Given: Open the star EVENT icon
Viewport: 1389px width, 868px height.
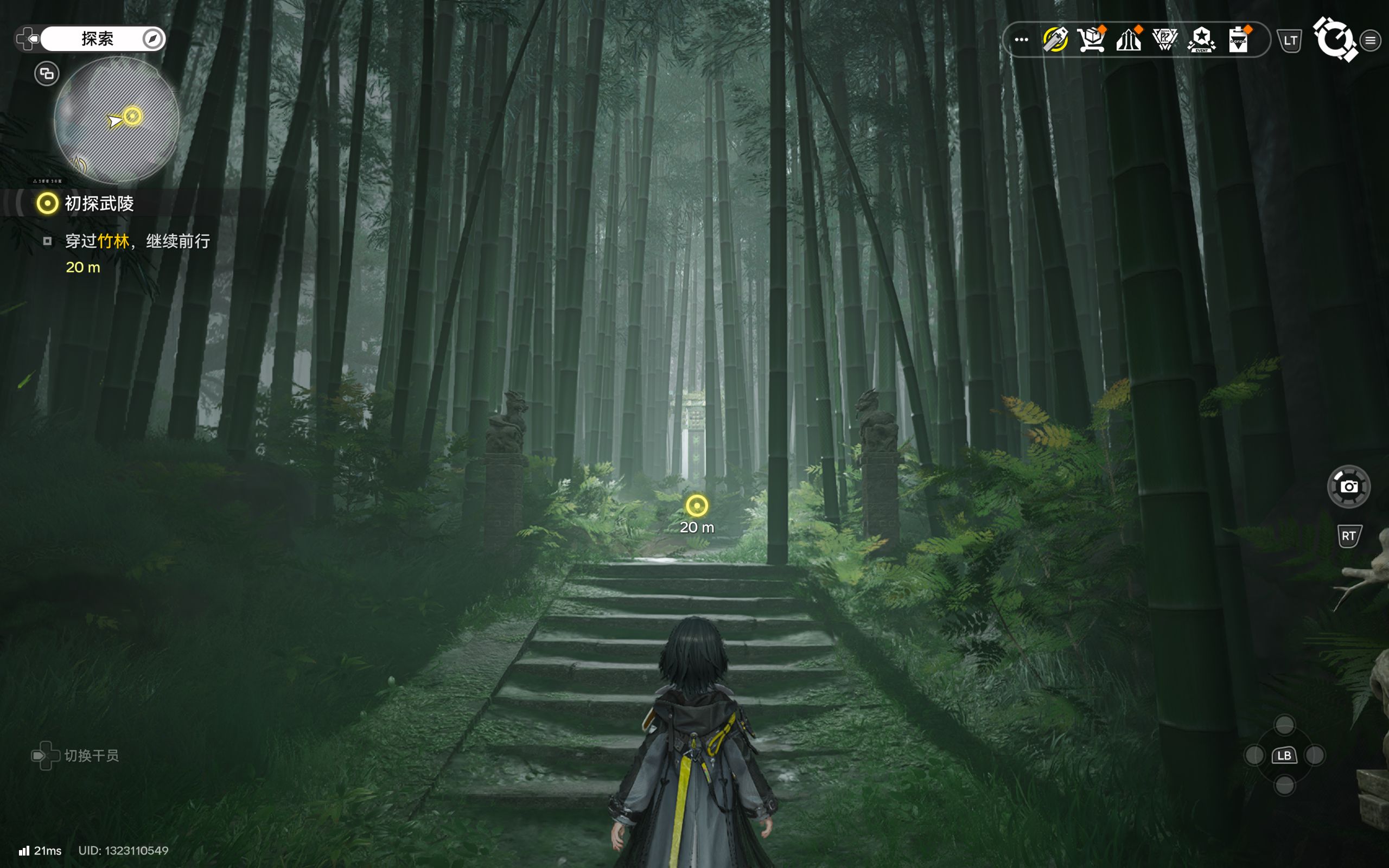Looking at the screenshot, I should point(1201,40).
